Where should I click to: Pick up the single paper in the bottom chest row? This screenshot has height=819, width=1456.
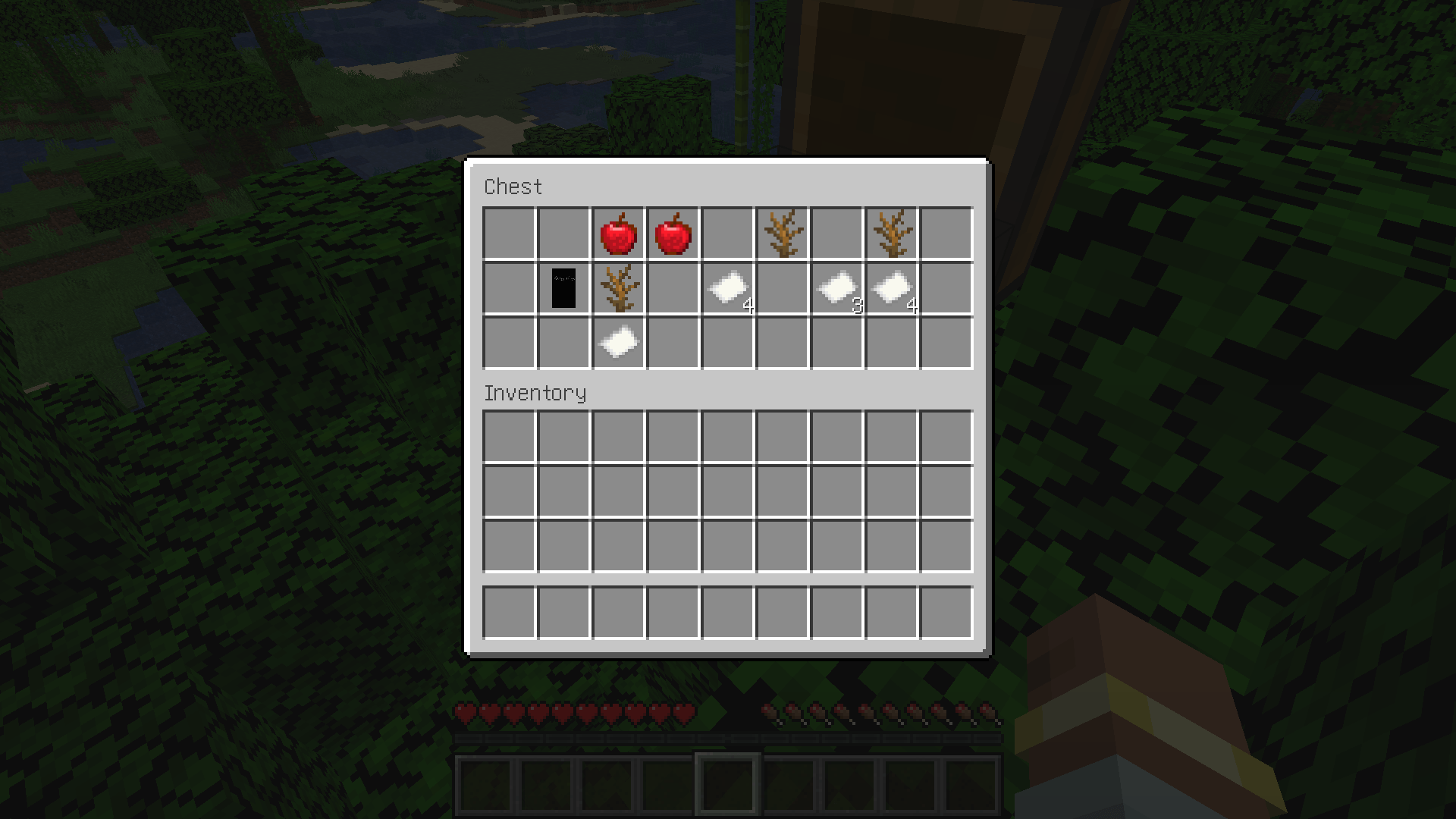tap(618, 342)
